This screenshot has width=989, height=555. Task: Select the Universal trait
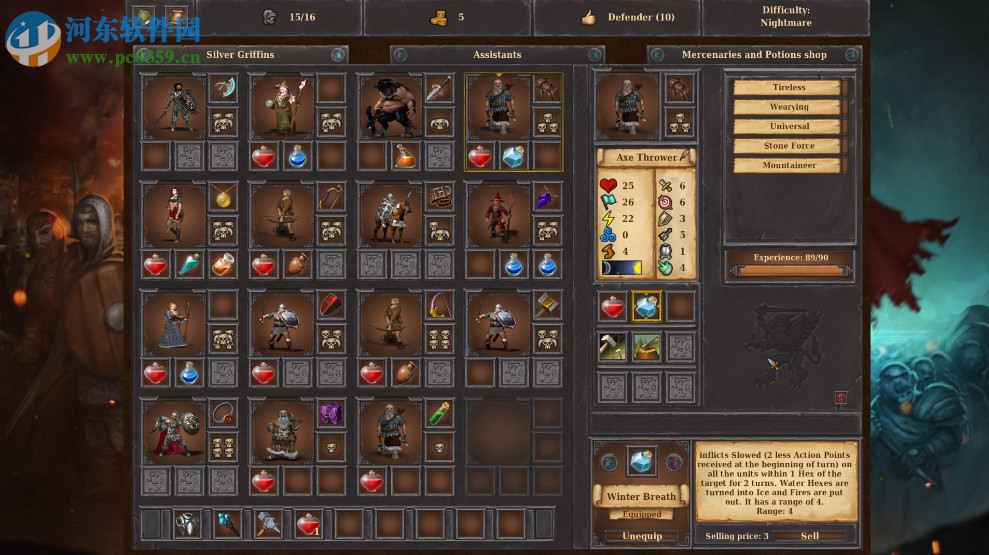click(789, 126)
